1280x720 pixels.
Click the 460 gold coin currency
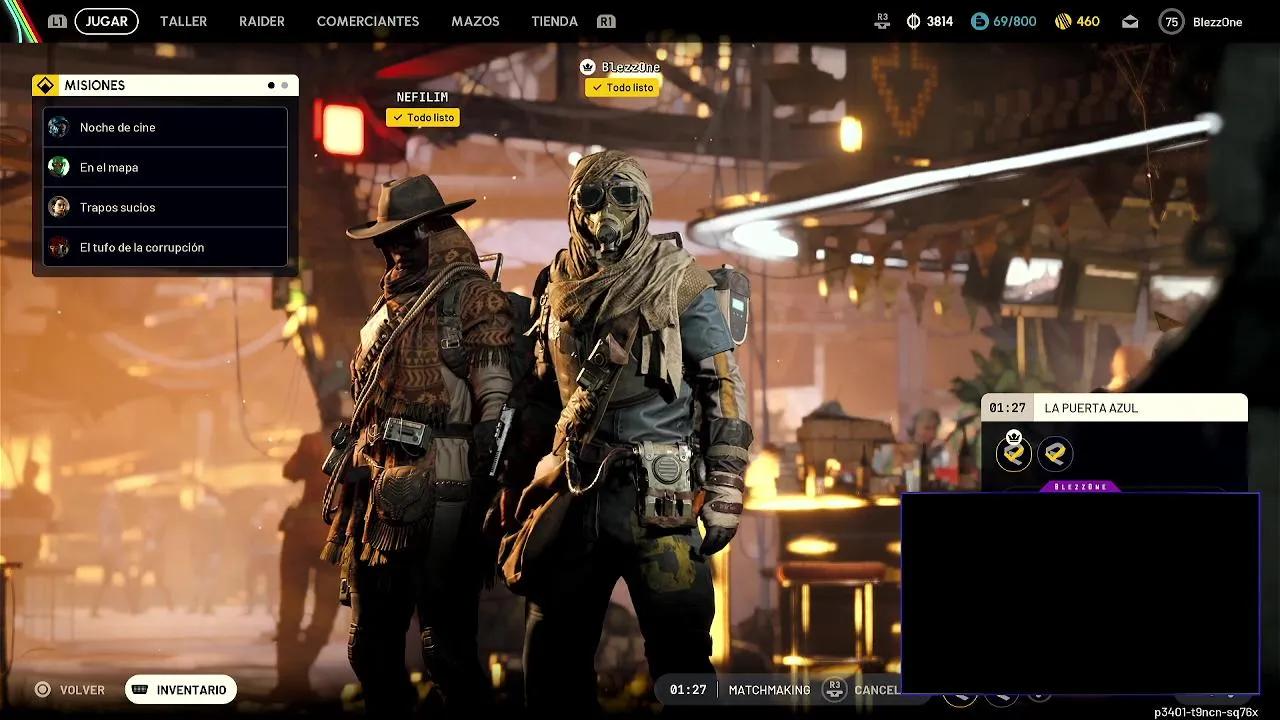click(x=1077, y=22)
